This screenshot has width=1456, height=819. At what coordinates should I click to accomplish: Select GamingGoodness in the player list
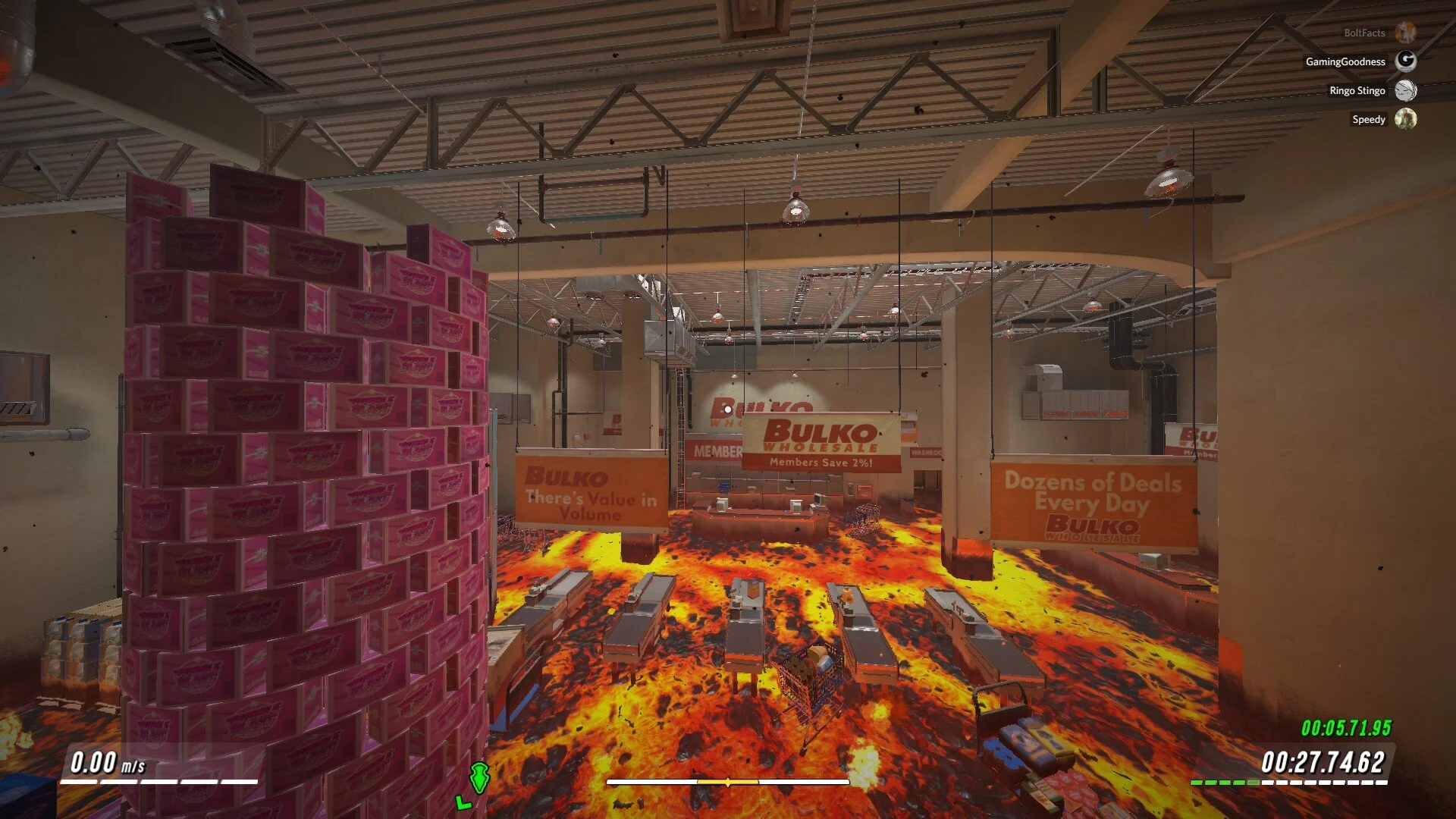1346,61
